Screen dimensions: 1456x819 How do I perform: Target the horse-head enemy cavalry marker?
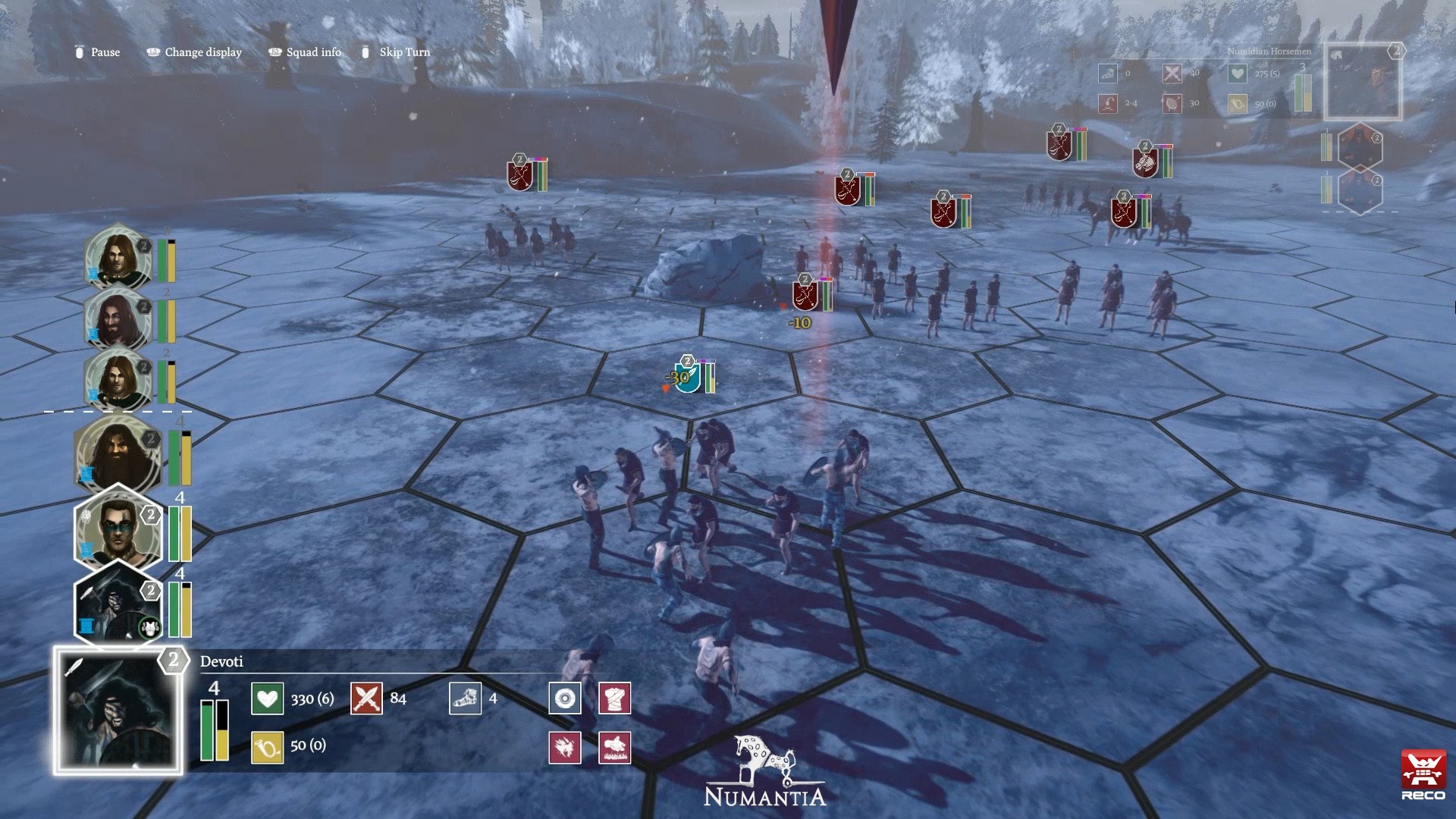pos(1144,163)
